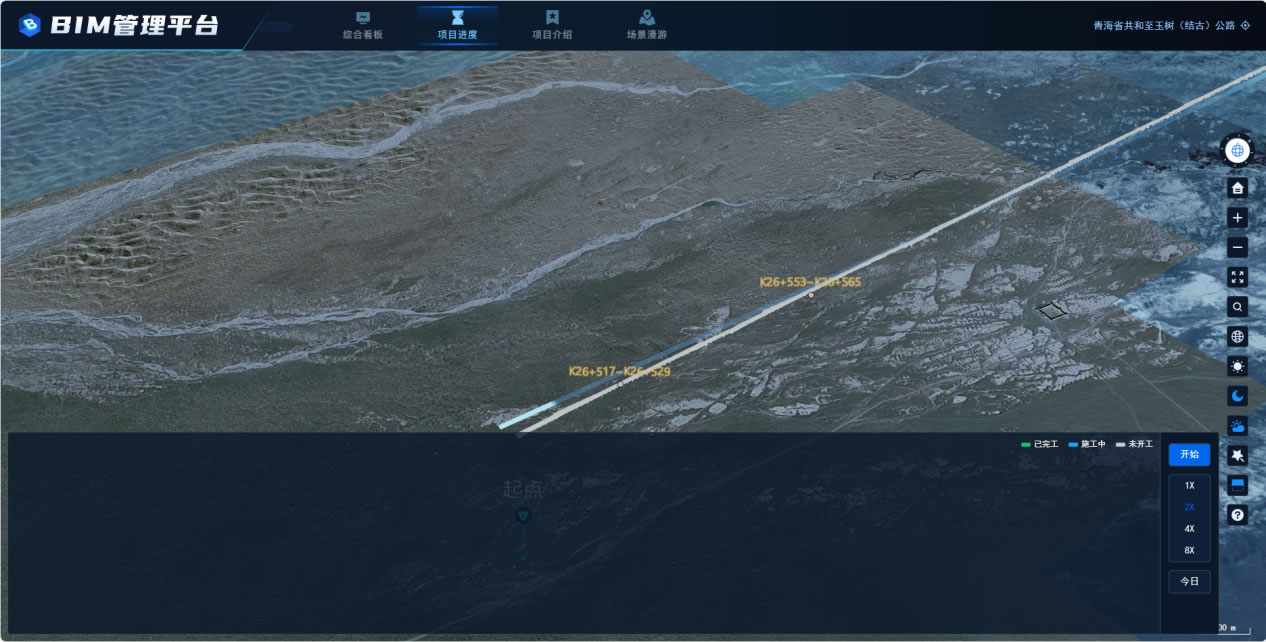Viewport: 1266px width, 642px height.
Task: Set playback speed to 1X
Action: [1189, 486]
